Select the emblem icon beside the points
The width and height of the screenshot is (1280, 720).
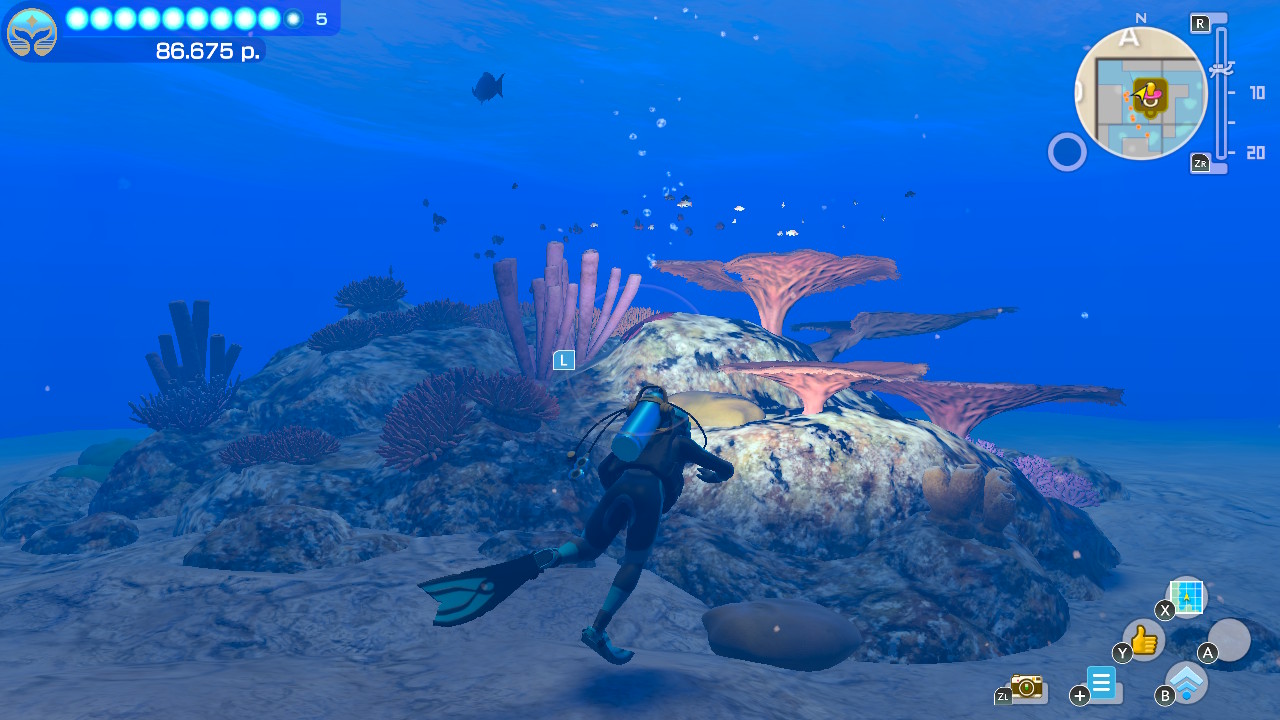click(x=32, y=32)
